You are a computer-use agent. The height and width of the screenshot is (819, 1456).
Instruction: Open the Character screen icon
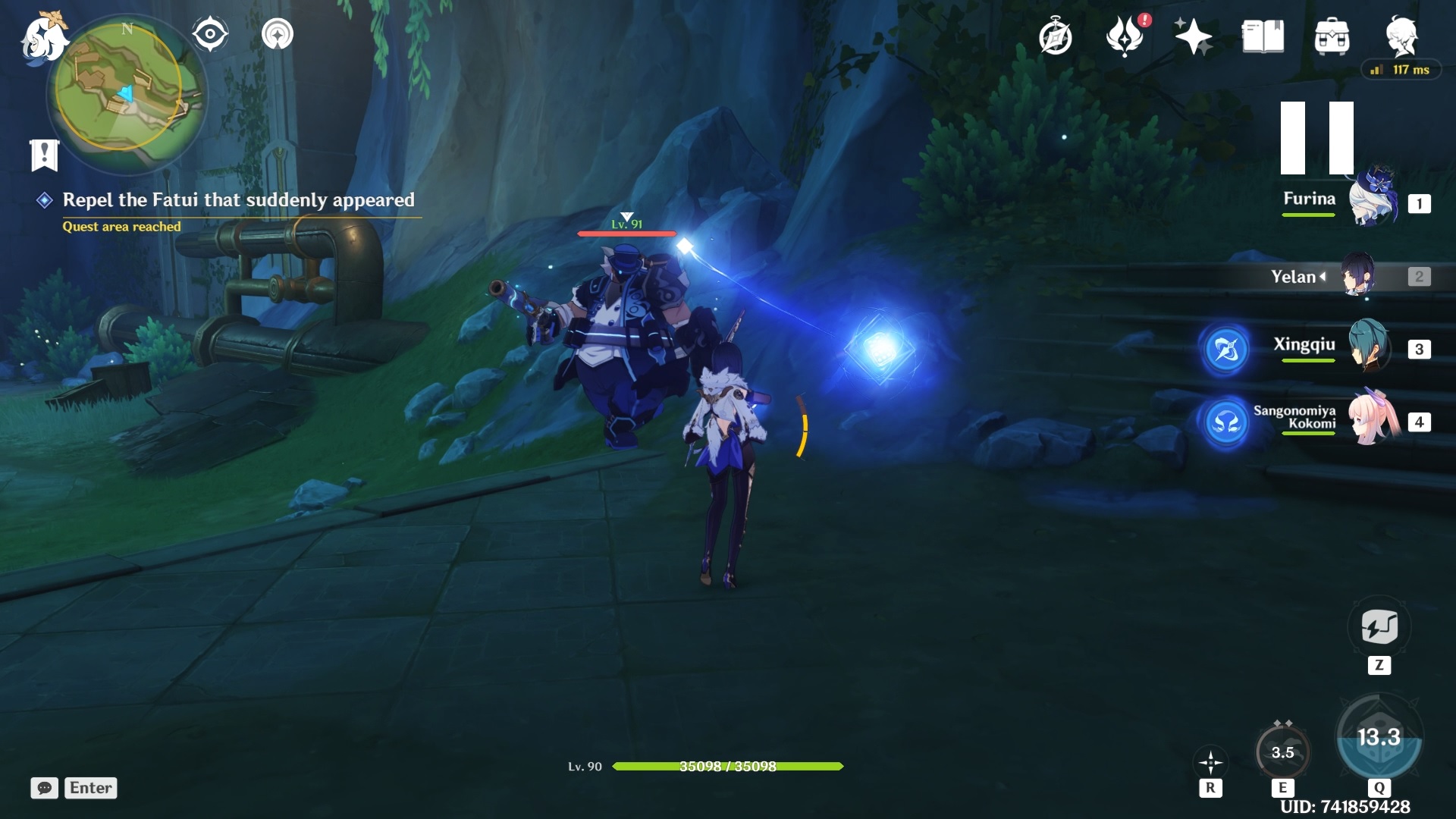coord(1402,36)
